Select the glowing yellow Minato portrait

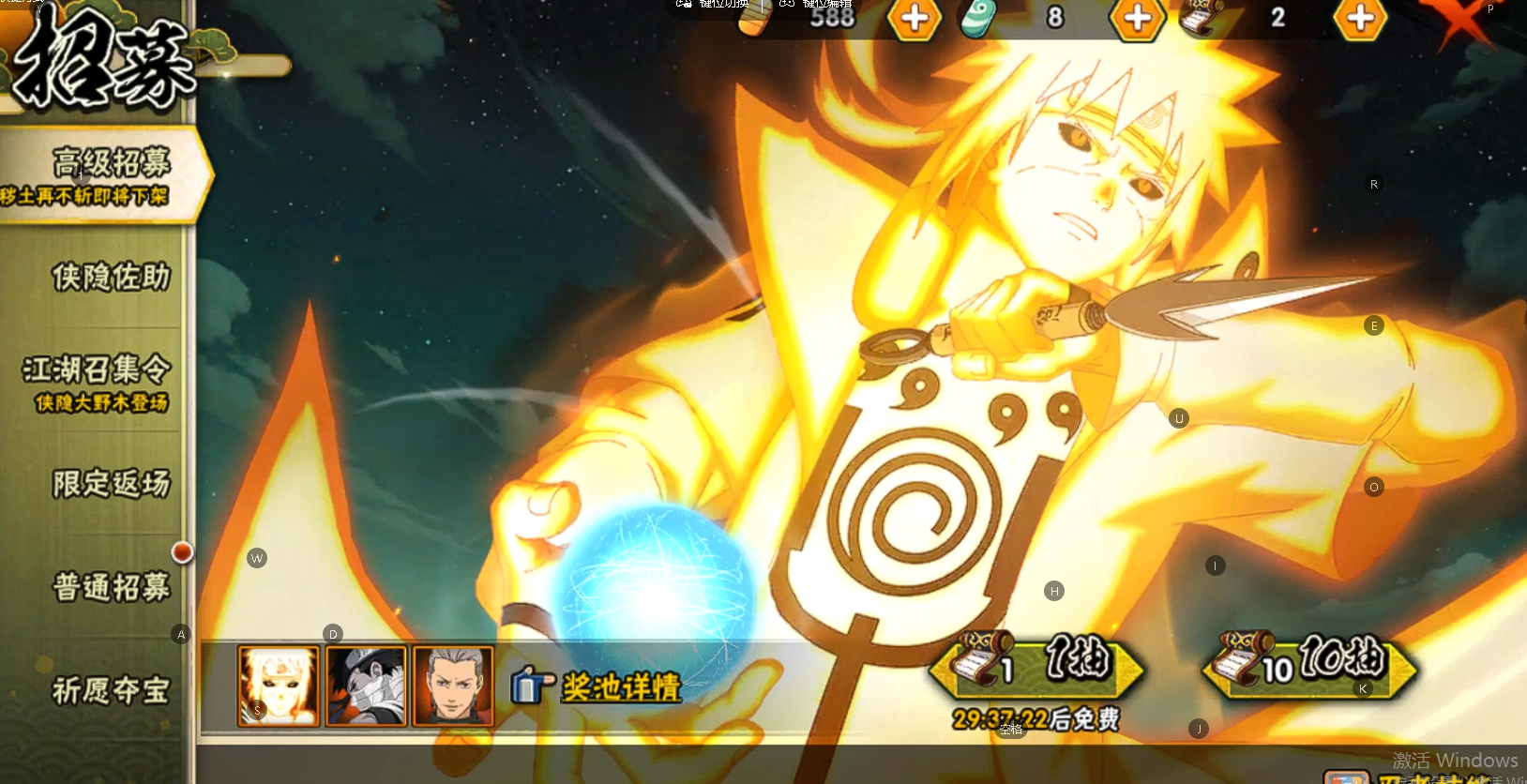click(279, 686)
